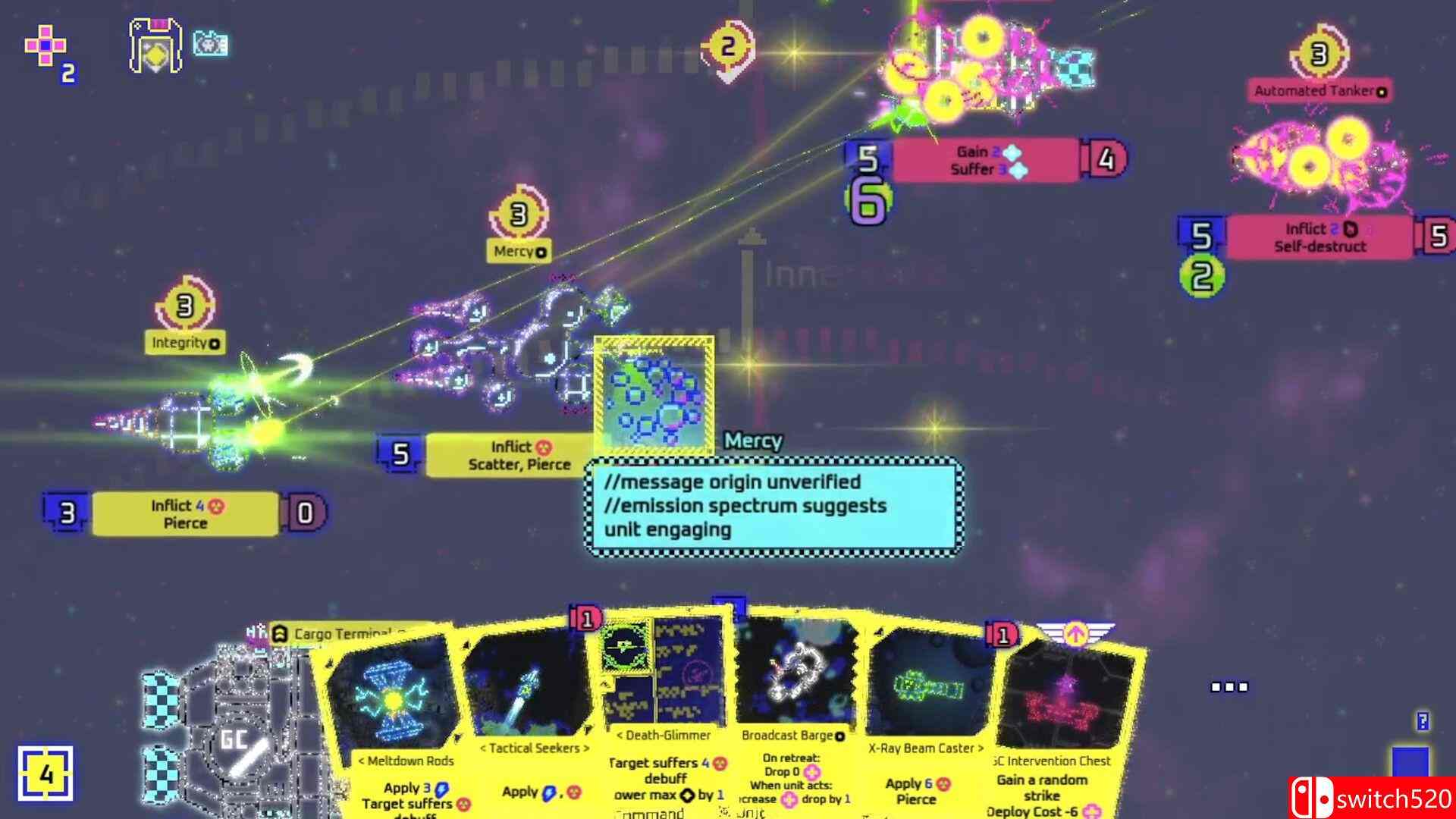Click the Inflict 2 Self-destruct action bar
The image size is (1456, 819).
point(1319,237)
